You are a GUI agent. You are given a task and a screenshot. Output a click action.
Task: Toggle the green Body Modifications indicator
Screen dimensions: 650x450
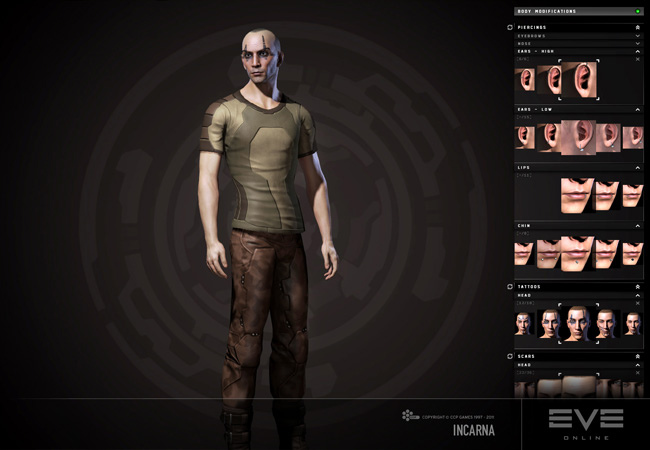coord(637,11)
